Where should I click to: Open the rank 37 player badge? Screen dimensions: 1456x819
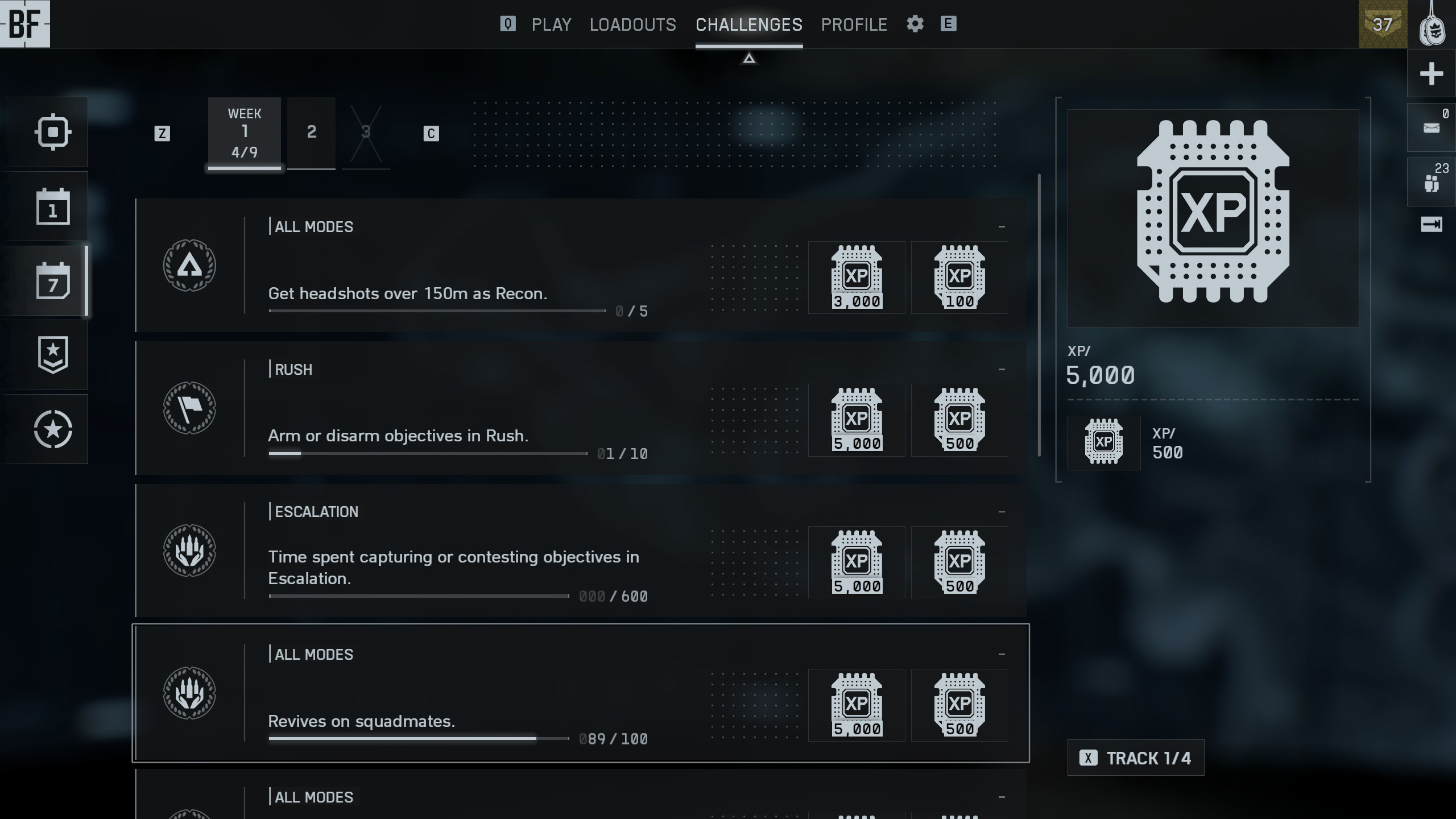(1382, 24)
